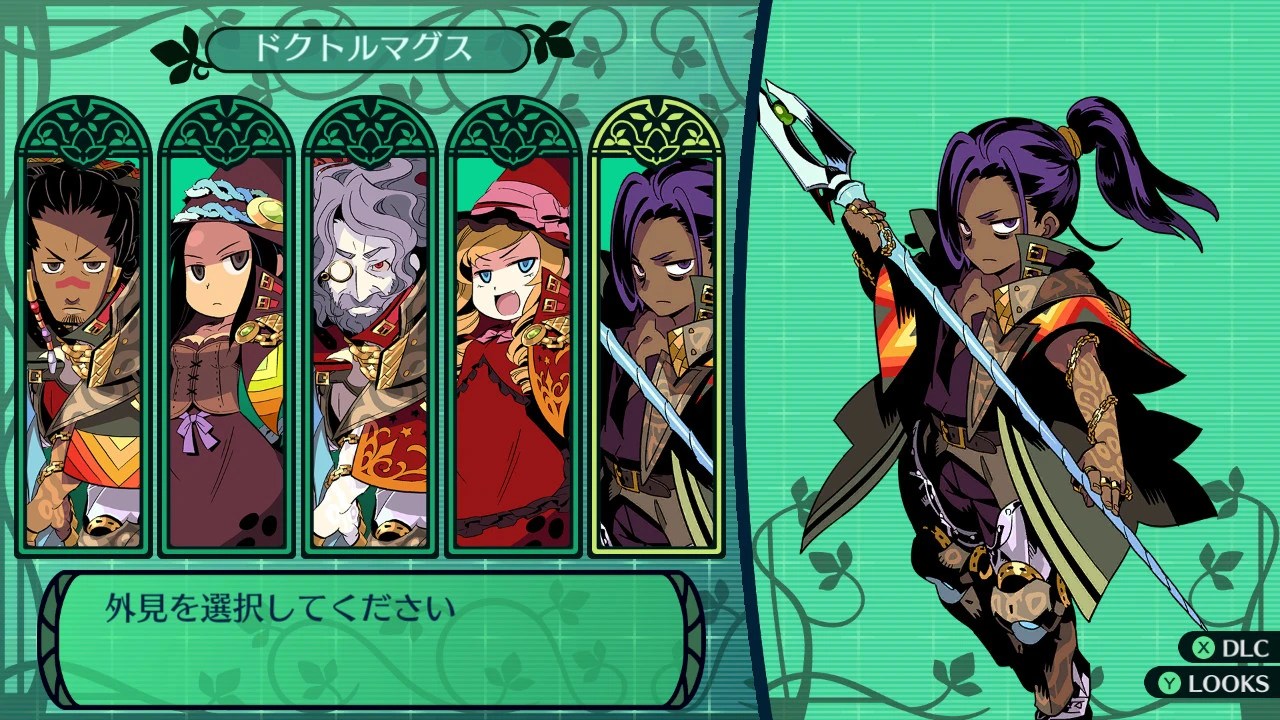Switch focus to the character preview panel
Viewport: 1280px width, 720px height.
pyautogui.click(x=1010, y=360)
